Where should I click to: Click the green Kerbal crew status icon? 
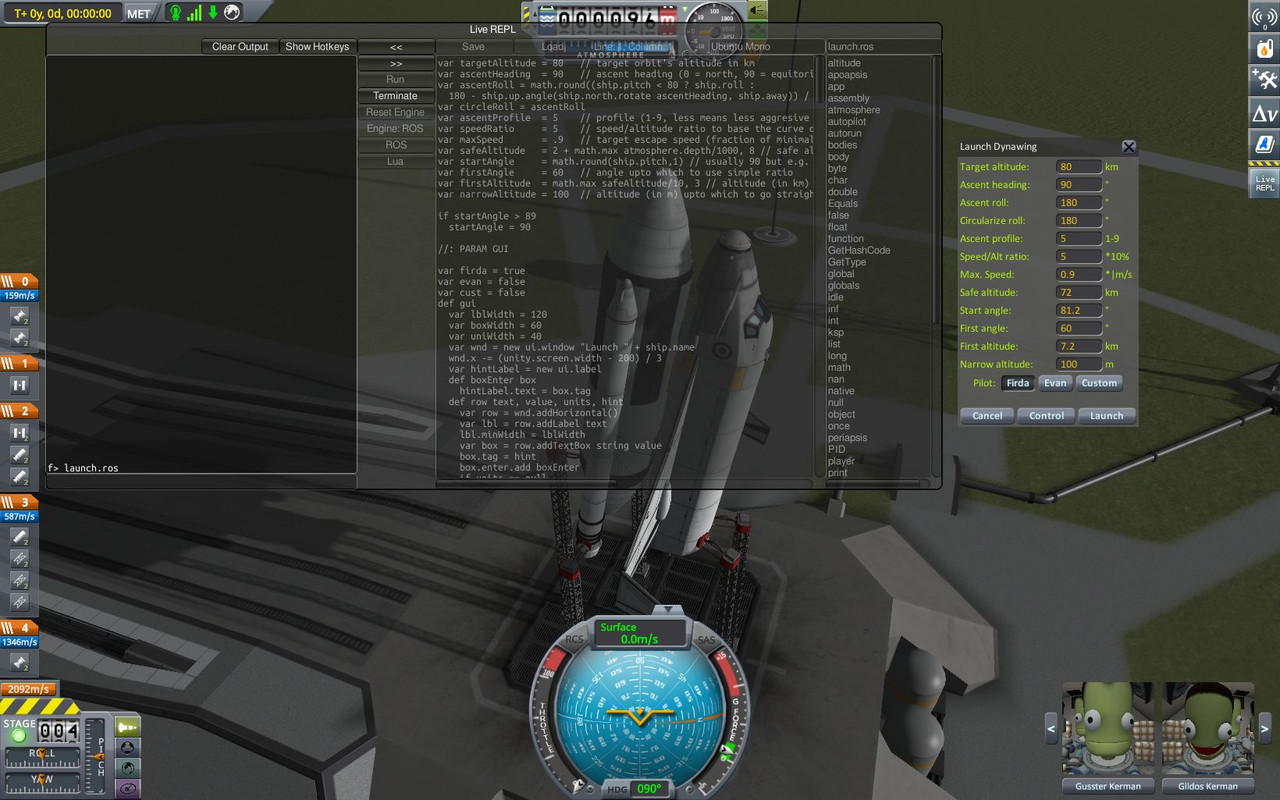click(176, 13)
